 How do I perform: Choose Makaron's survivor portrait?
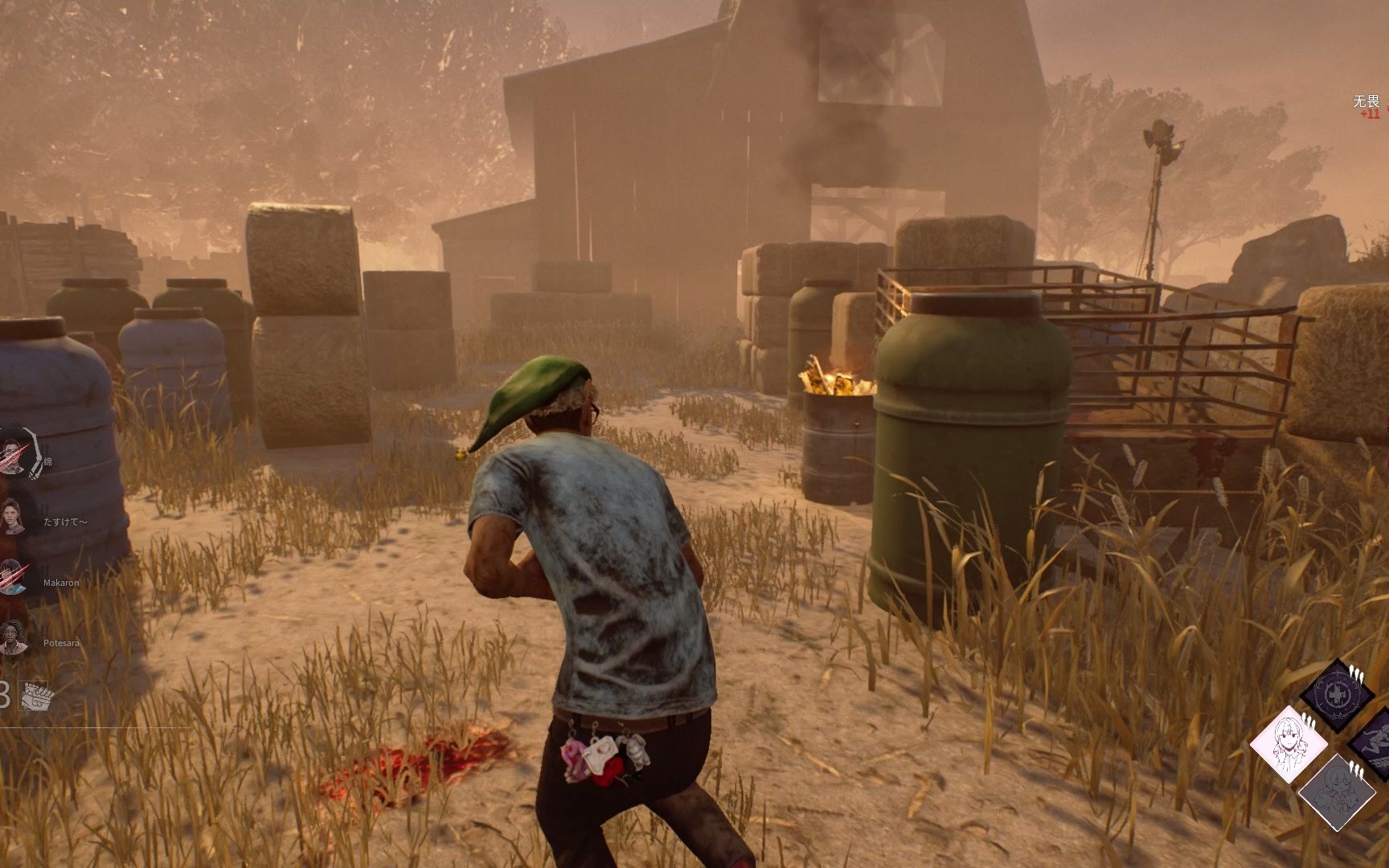12,579
